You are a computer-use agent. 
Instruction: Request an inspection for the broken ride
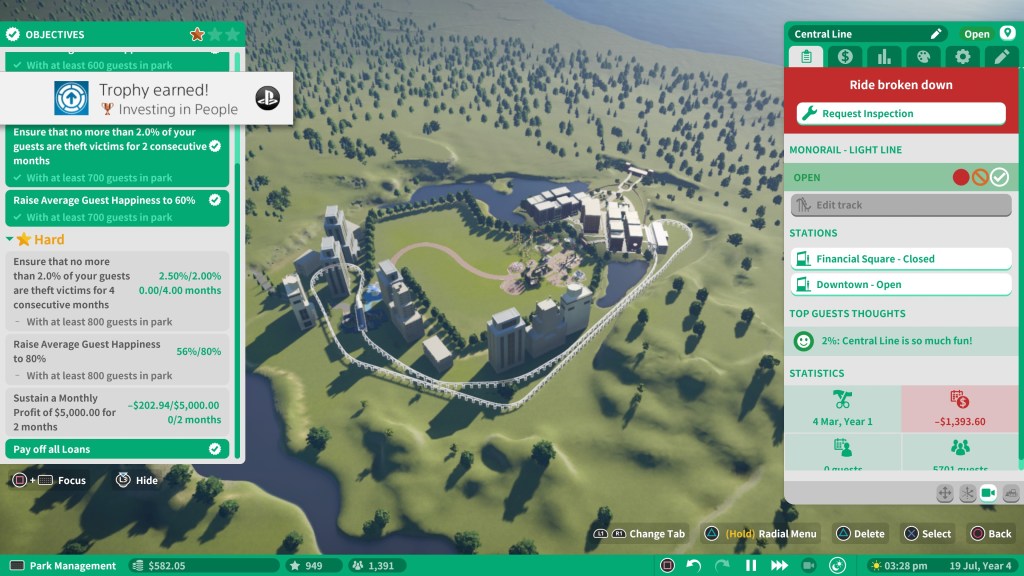coord(901,114)
